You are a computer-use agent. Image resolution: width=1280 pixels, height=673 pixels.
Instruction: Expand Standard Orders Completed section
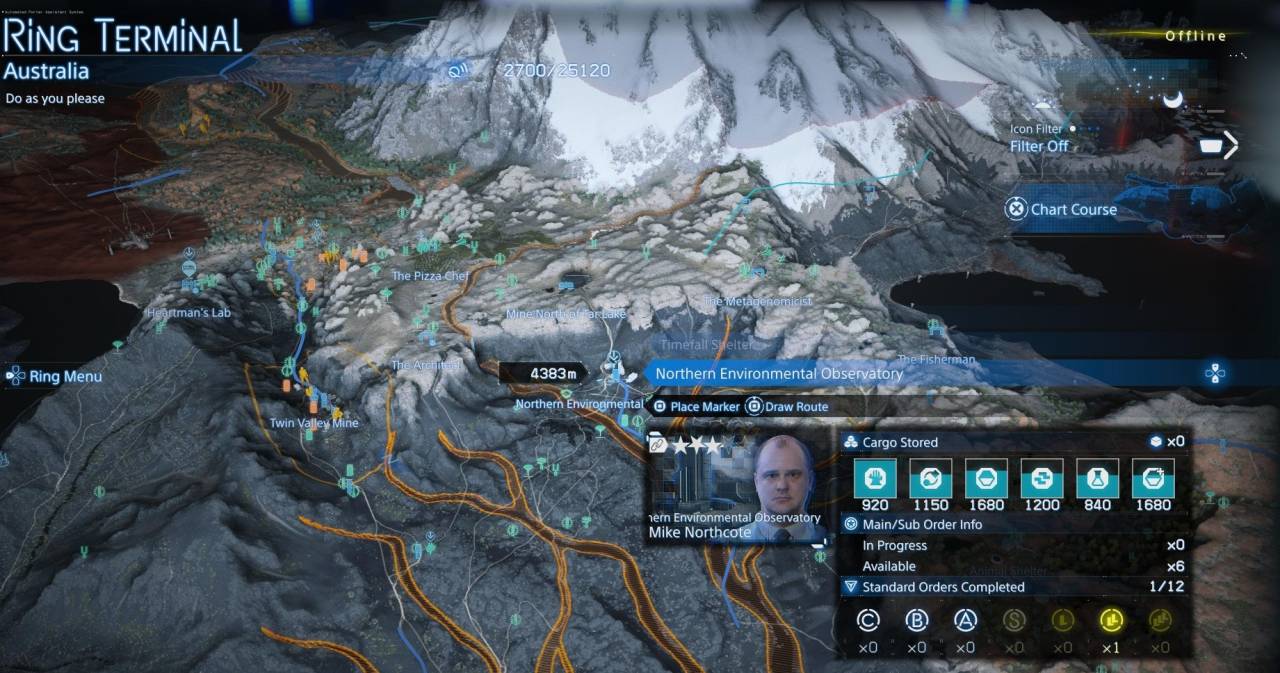click(x=942, y=587)
